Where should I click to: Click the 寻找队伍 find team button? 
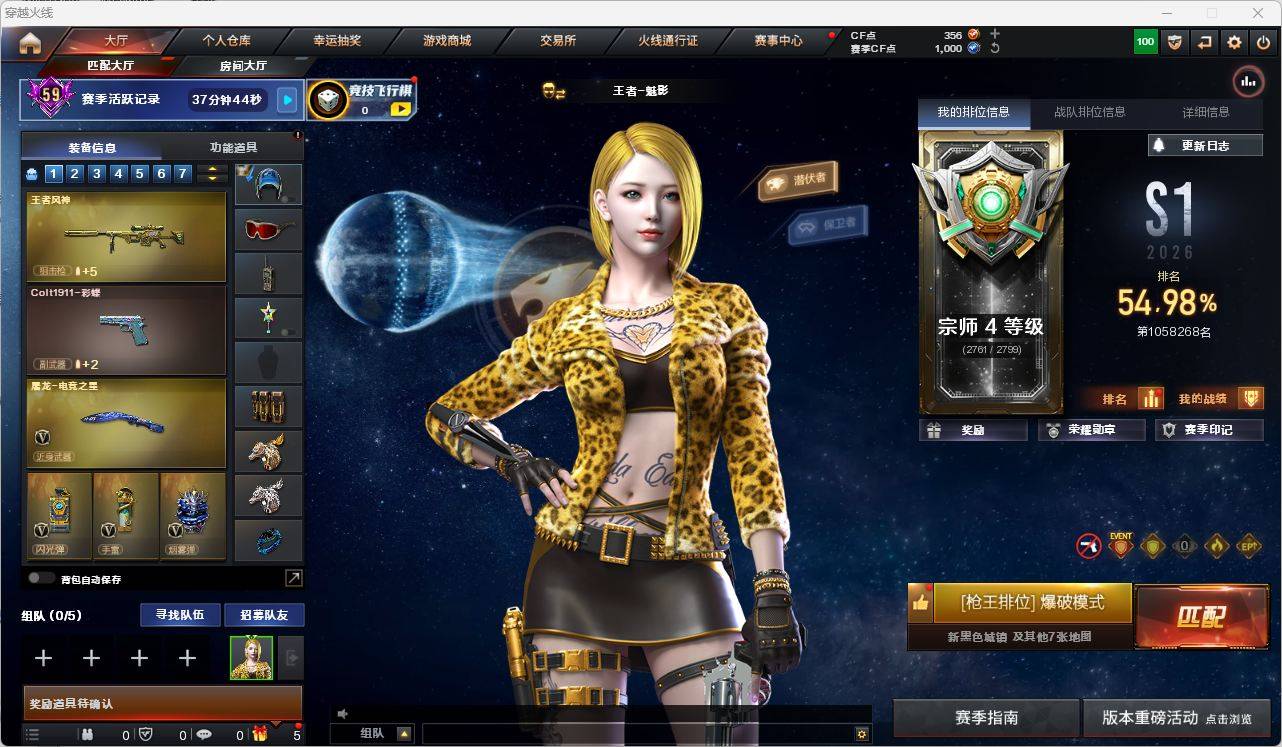[179, 615]
